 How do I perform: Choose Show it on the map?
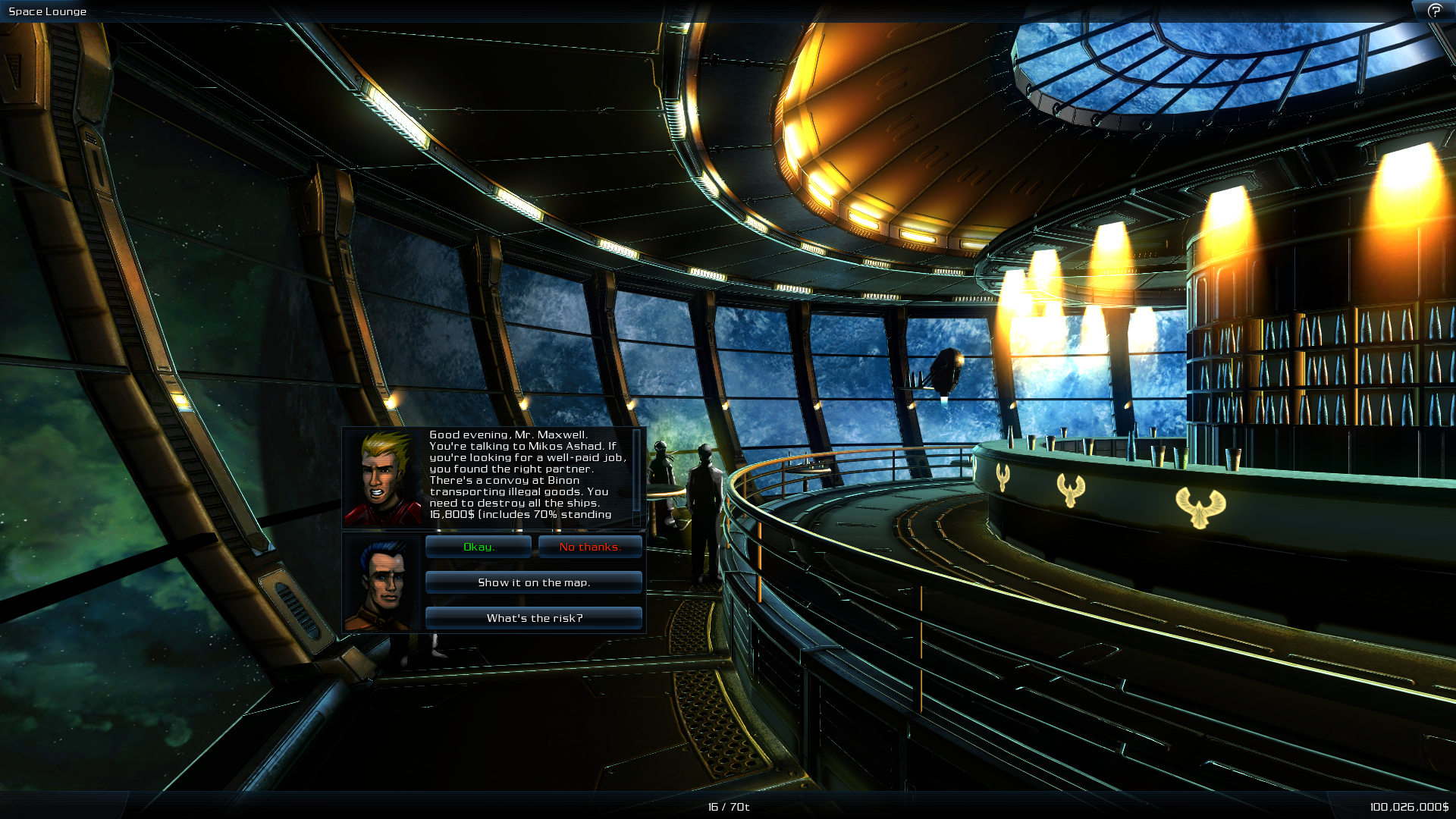click(533, 582)
